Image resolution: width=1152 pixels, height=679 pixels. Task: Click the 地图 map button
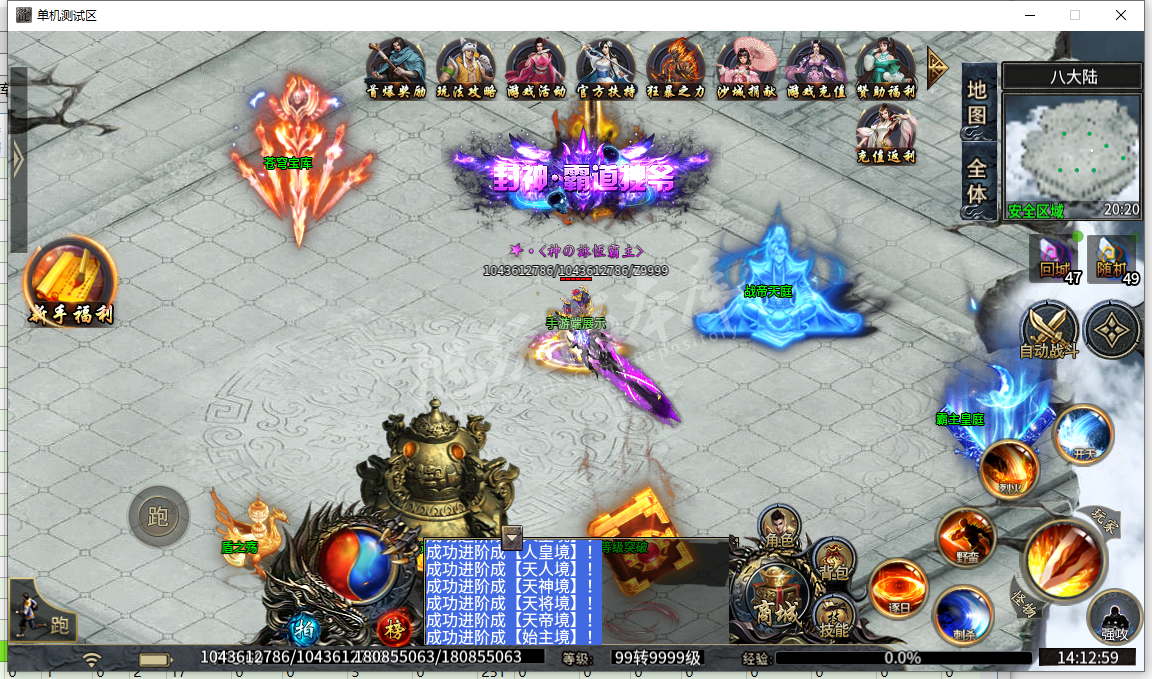977,102
